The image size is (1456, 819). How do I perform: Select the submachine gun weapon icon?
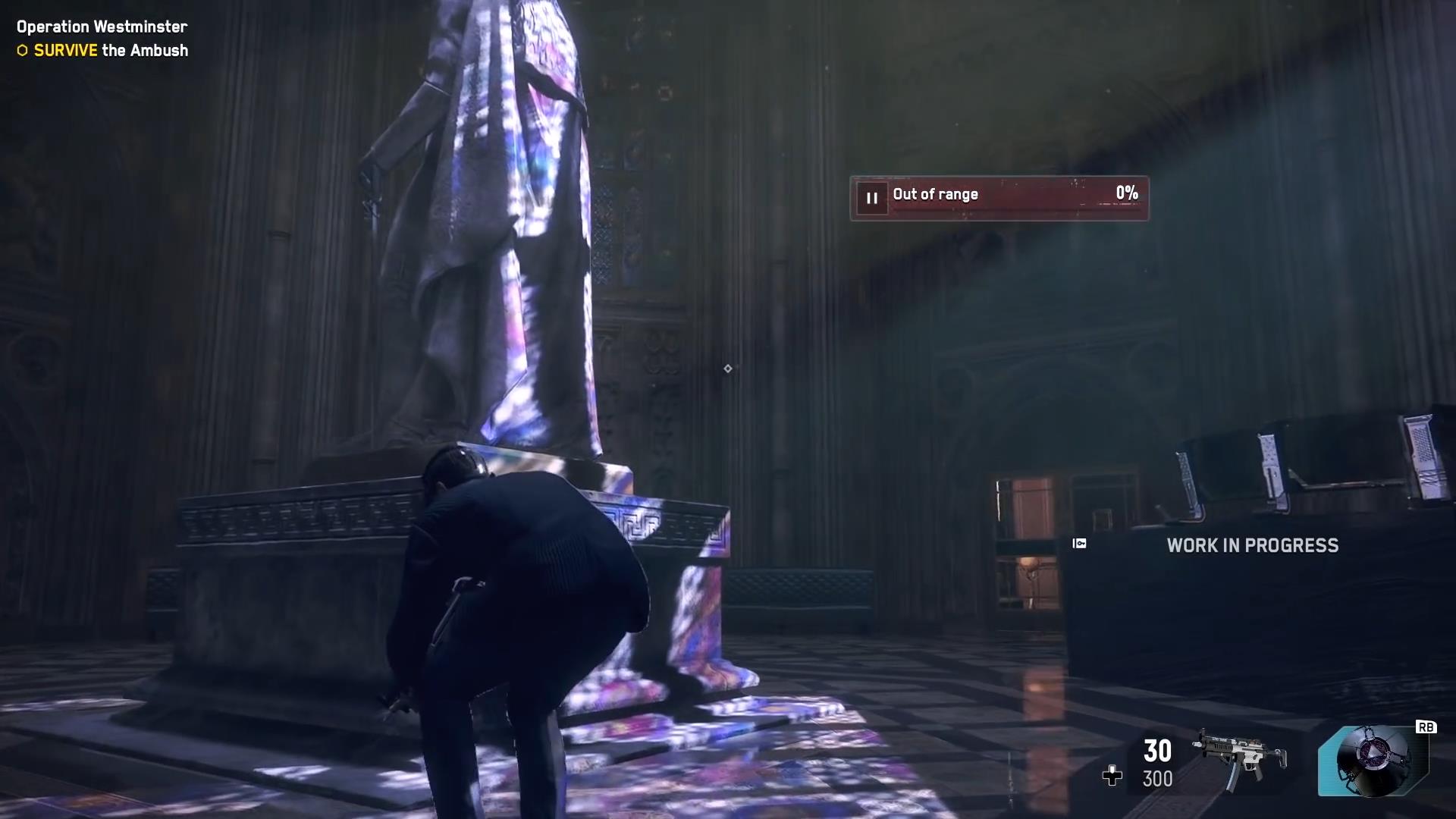1240,758
